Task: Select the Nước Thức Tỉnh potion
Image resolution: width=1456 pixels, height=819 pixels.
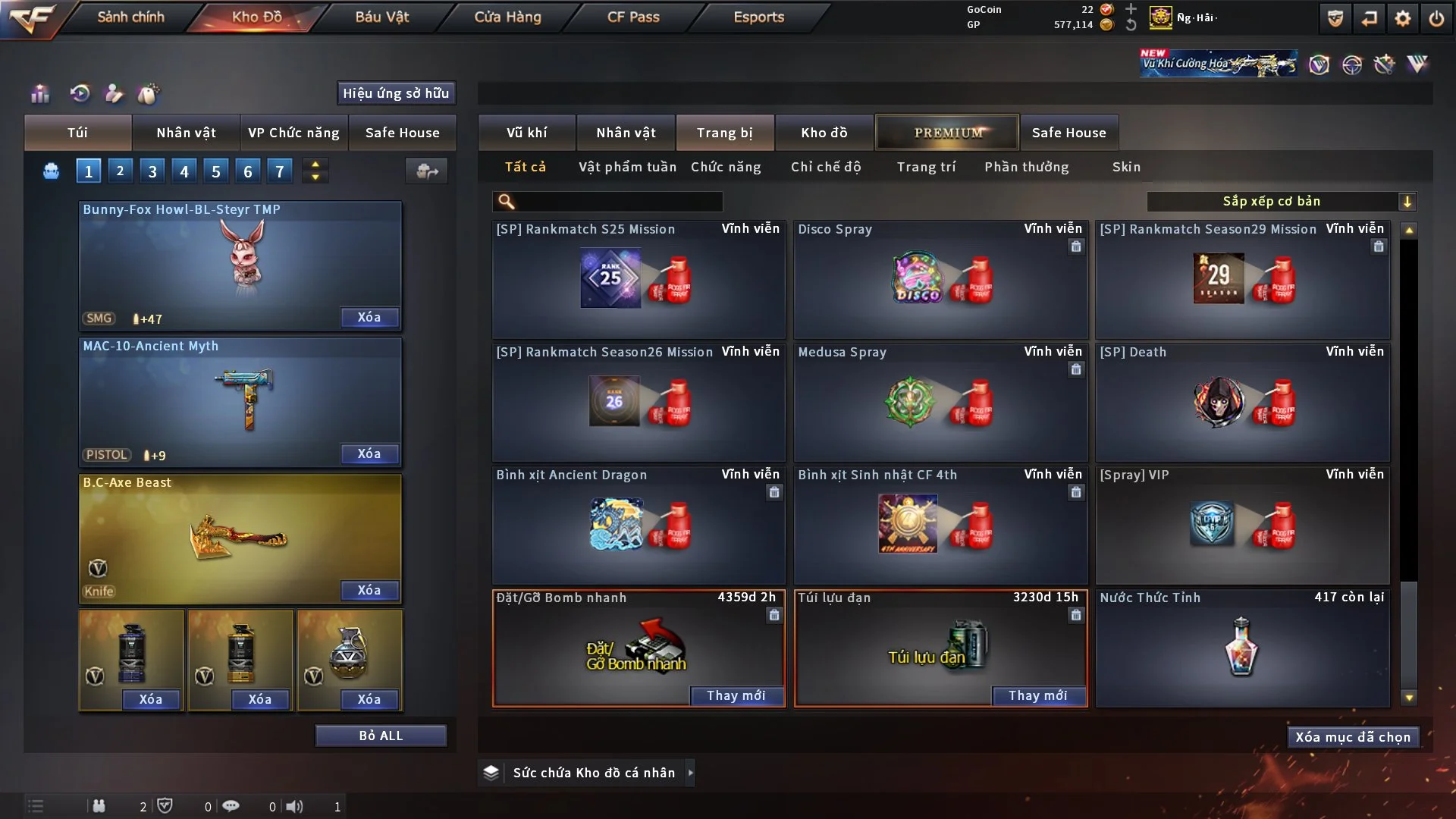Action: (1242, 648)
